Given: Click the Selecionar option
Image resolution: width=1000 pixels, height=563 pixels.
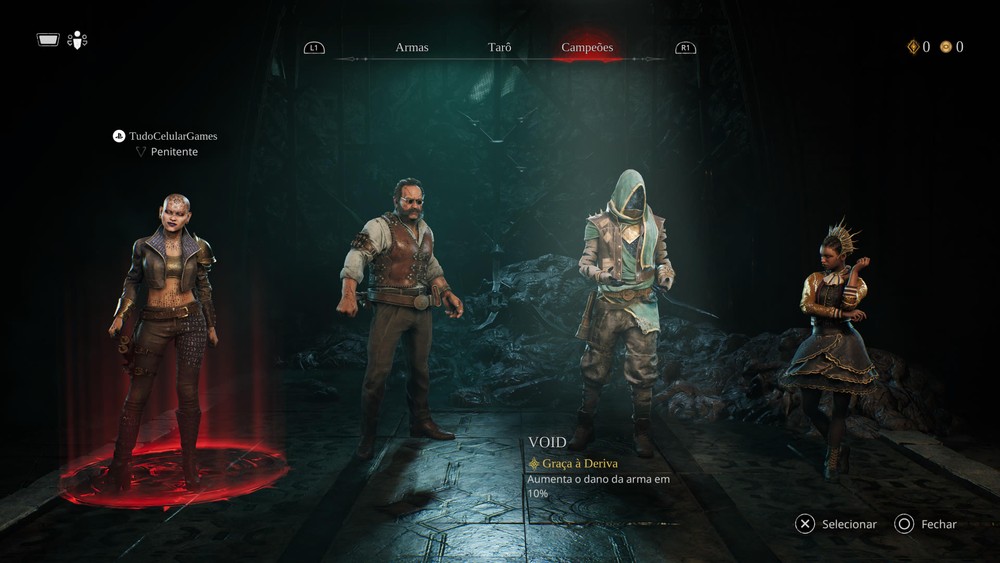Looking at the screenshot, I should 836,524.
